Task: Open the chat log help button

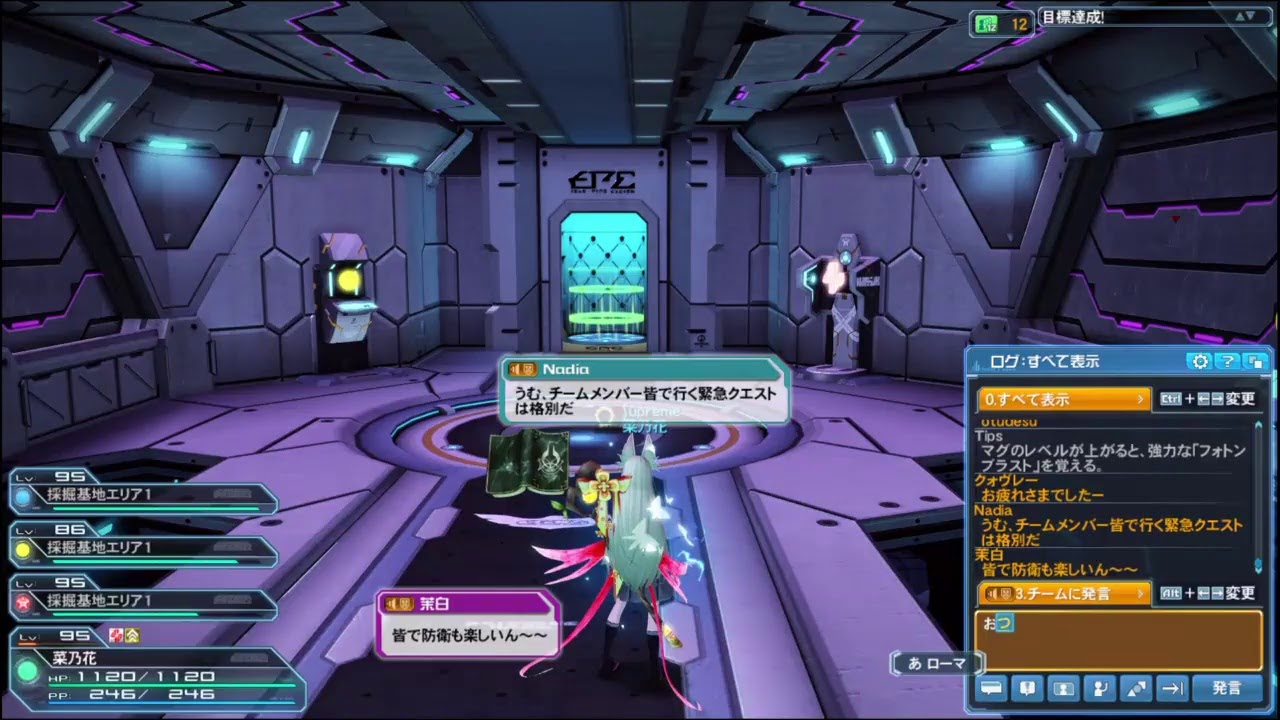Action: [1227, 361]
